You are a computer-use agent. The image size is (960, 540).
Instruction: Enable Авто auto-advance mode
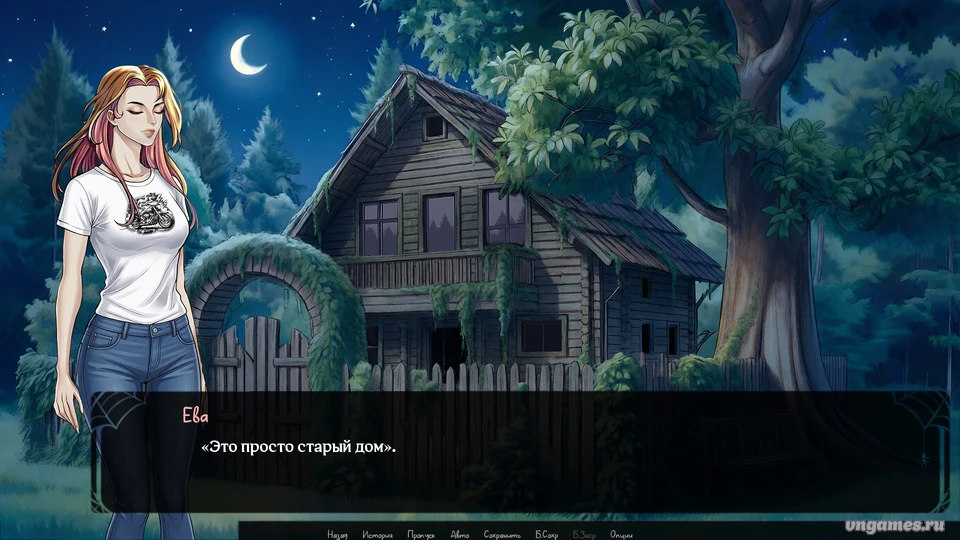(460, 534)
